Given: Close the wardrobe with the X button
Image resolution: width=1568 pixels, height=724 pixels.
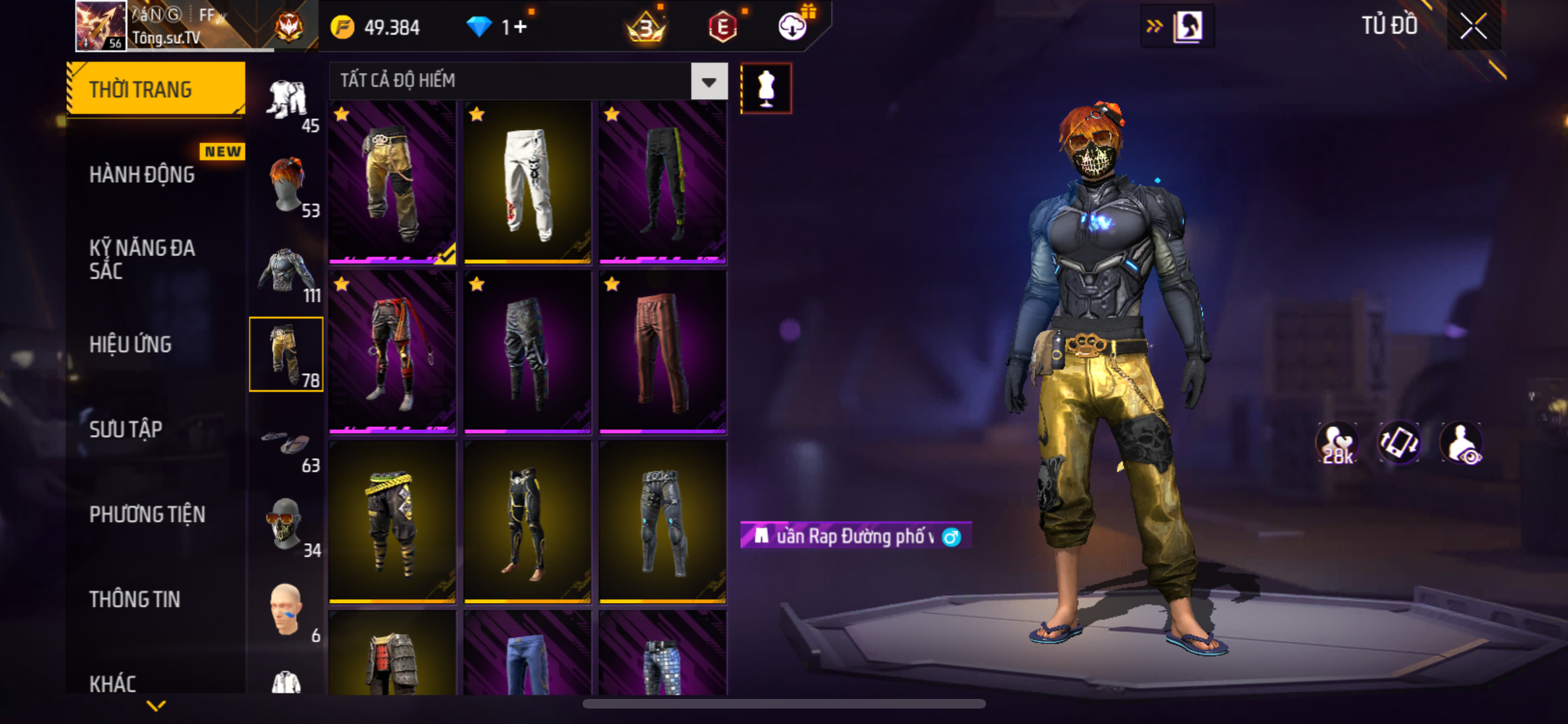Looking at the screenshot, I should (1473, 26).
